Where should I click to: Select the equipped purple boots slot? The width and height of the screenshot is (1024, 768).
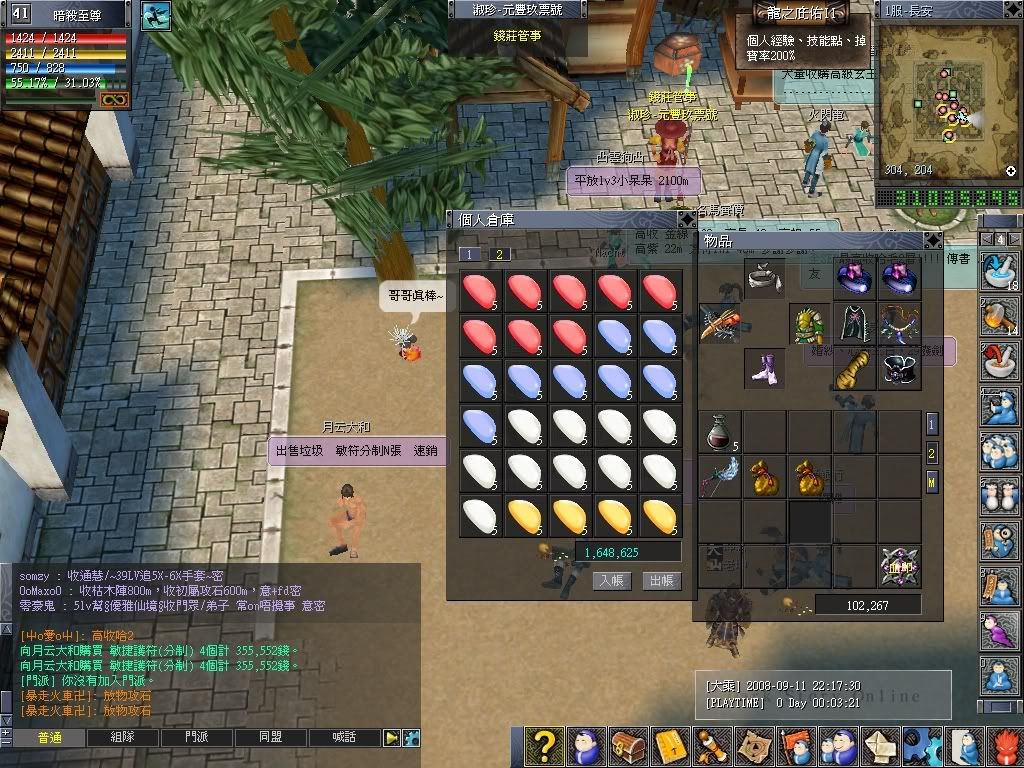point(765,368)
